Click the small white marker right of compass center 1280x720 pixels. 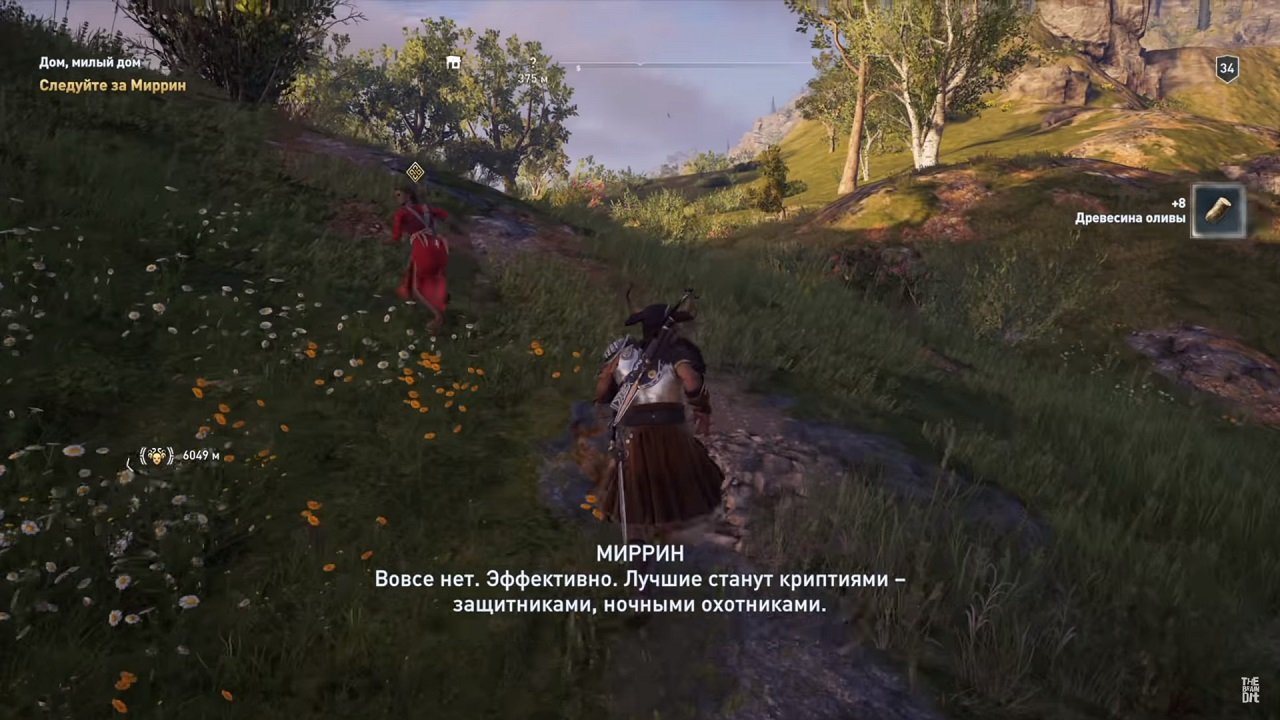pyautogui.click(x=578, y=66)
